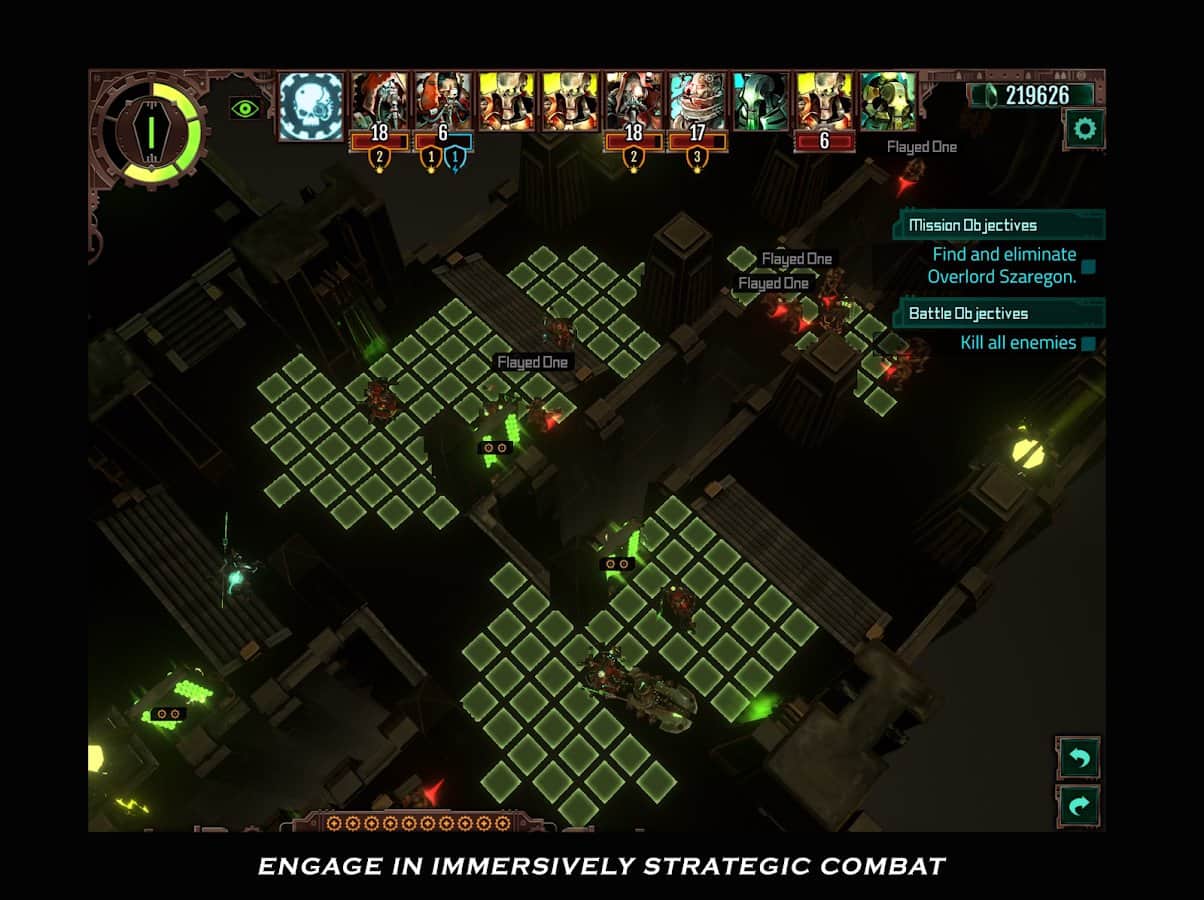Collapse the Battle Objectives panel header
Image resolution: width=1204 pixels, height=900 pixels.
point(999,313)
